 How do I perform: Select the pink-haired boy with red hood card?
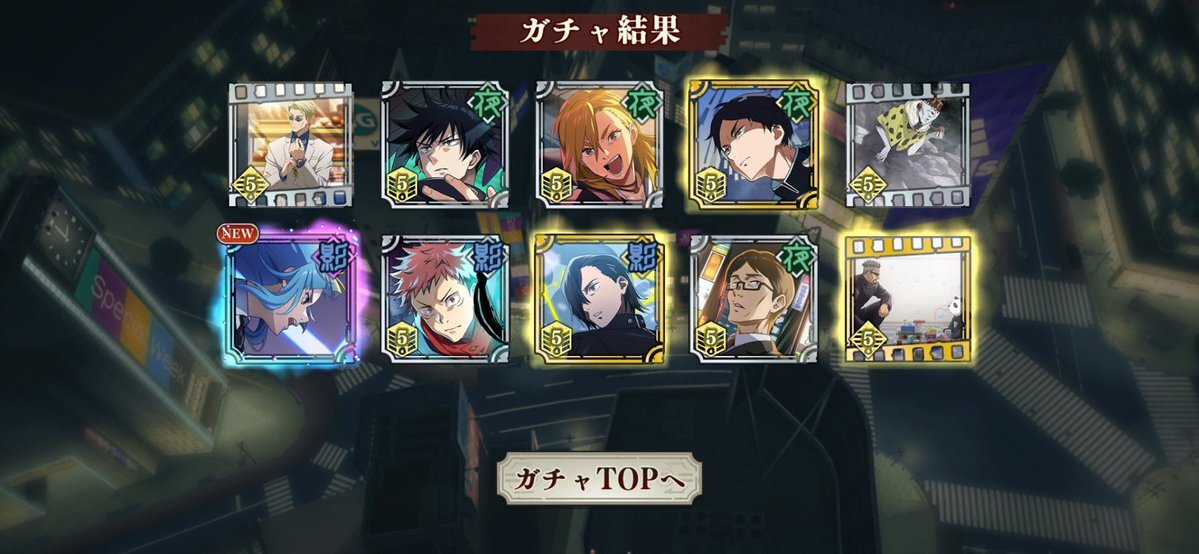click(x=444, y=298)
